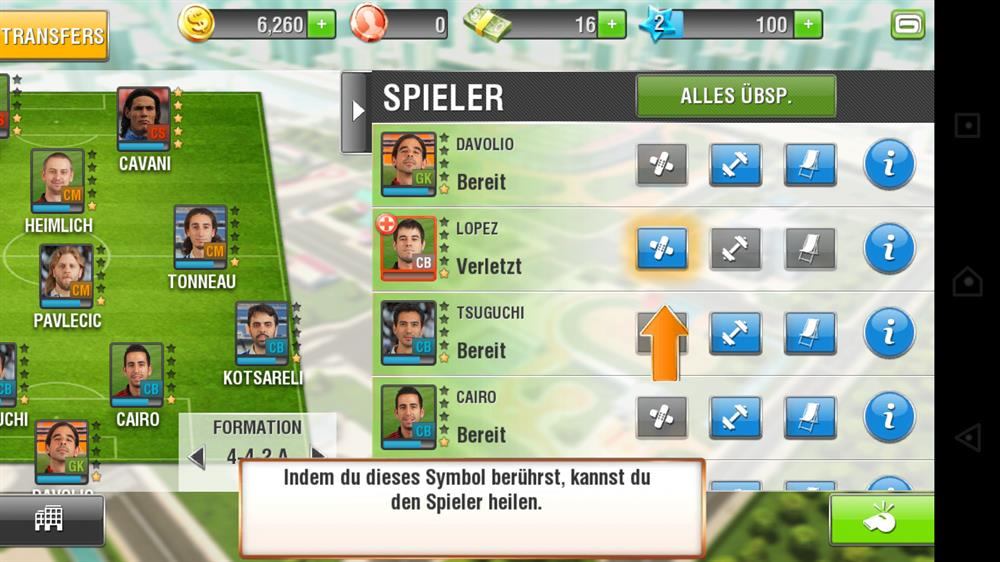Viewport: 1000px width, 562px height.
Task: Train Davolio with the dumbbell button
Action: point(736,165)
